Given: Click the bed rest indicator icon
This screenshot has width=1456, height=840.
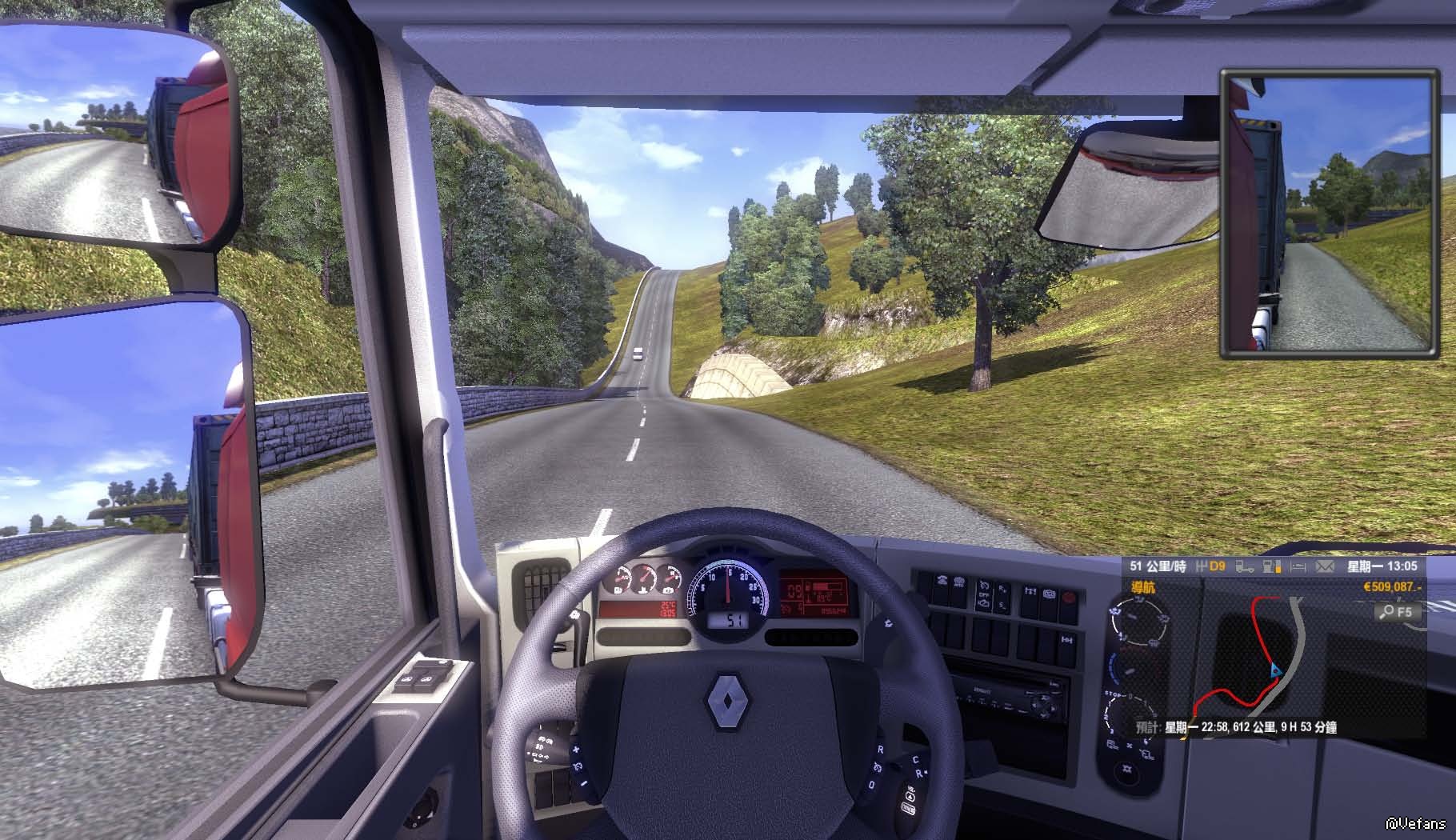Looking at the screenshot, I should [1298, 566].
